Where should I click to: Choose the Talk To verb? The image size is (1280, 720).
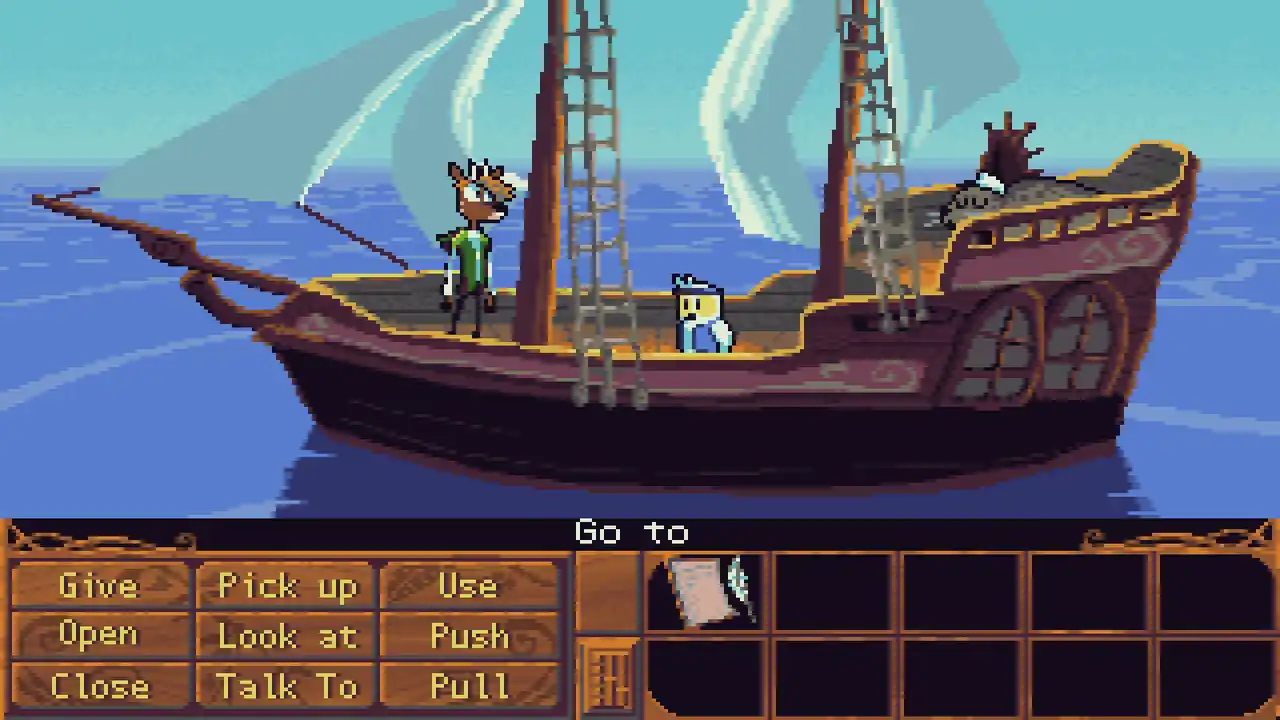pos(287,686)
